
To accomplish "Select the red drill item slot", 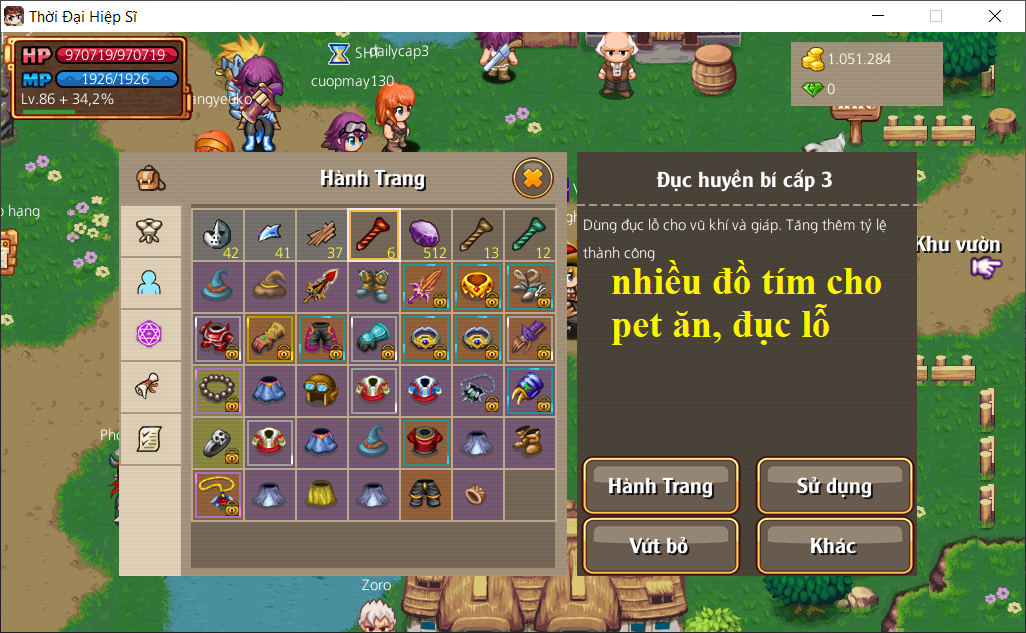I will (374, 235).
